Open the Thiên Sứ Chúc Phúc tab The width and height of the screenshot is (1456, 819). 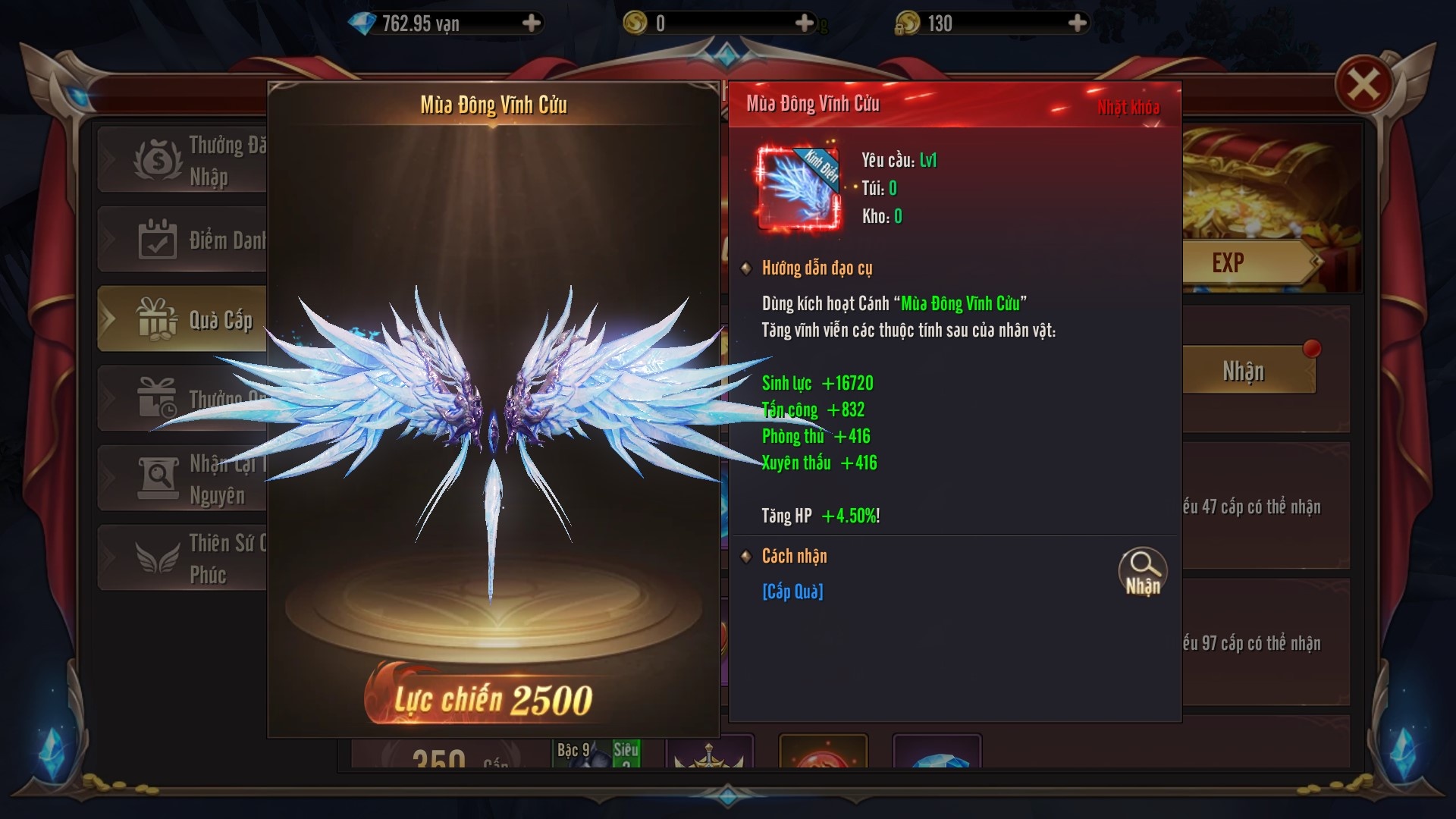184,558
